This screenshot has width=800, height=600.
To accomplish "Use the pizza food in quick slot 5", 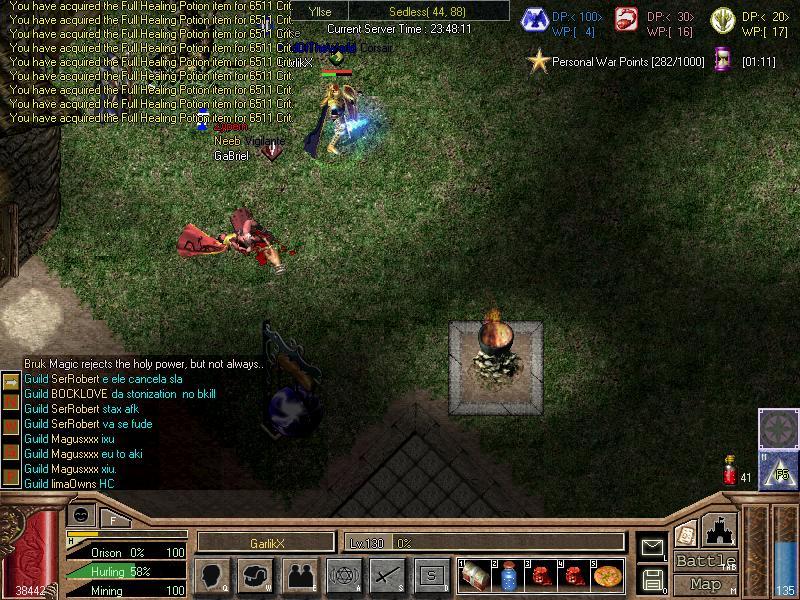I will click(x=607, y=576).
